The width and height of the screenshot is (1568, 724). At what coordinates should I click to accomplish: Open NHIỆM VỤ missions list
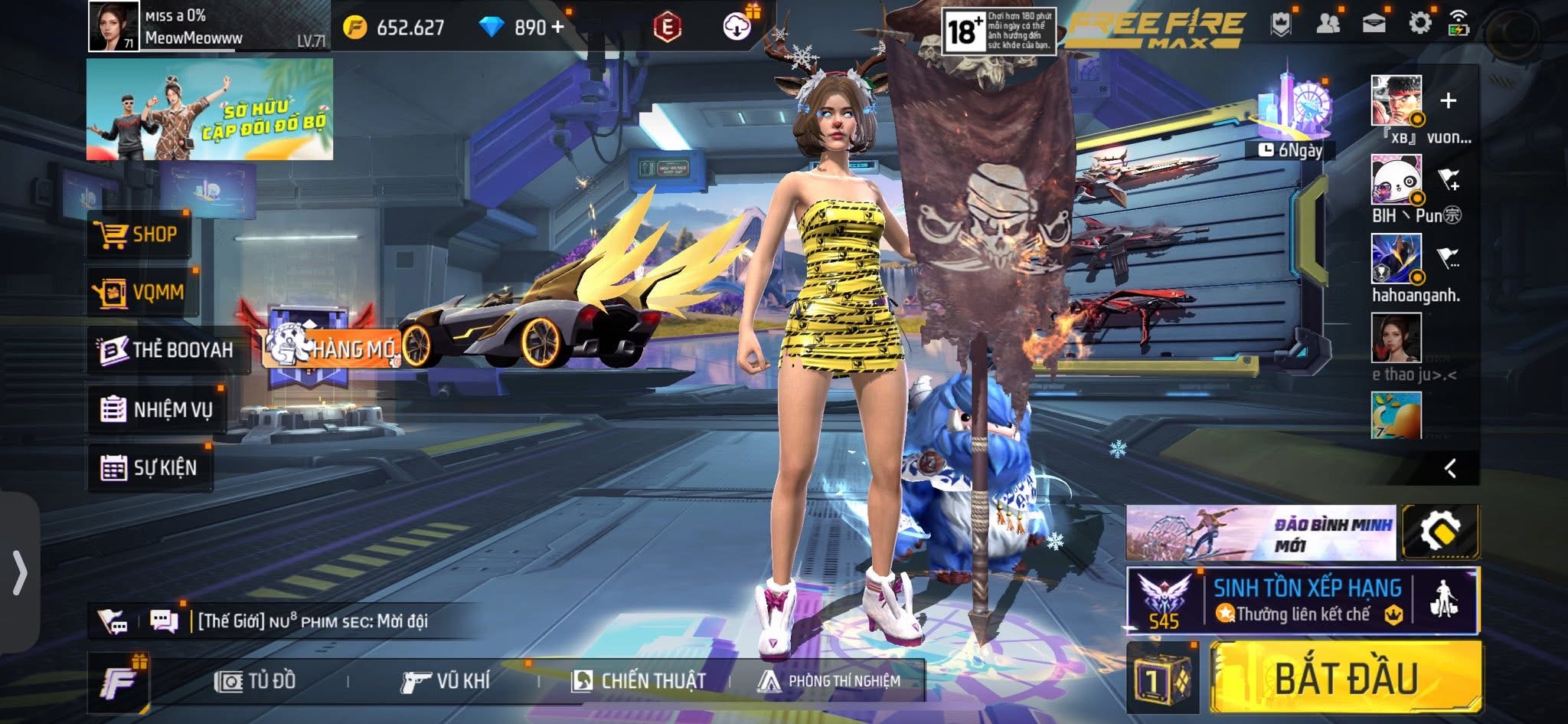[x=157, y=410]
